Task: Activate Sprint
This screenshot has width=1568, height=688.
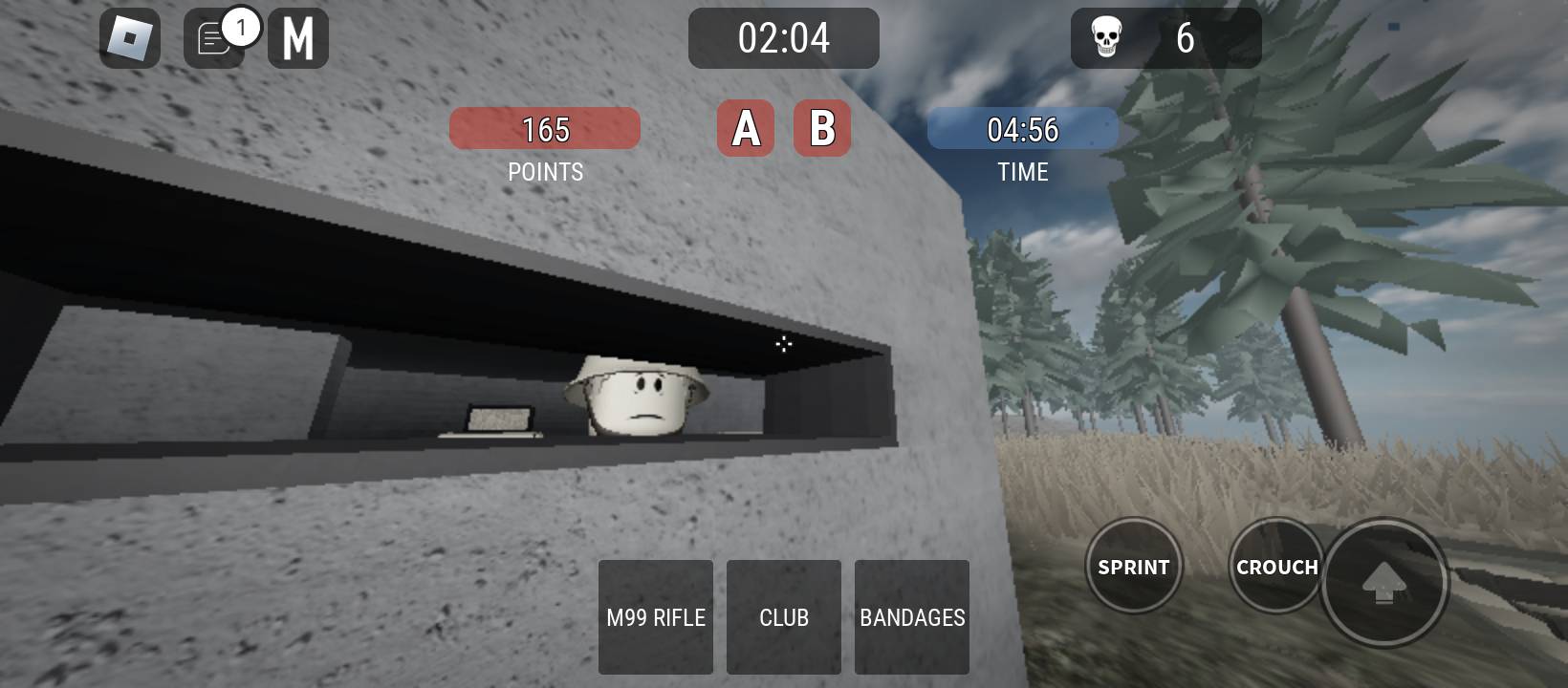Action: [x=1134, y=567]
